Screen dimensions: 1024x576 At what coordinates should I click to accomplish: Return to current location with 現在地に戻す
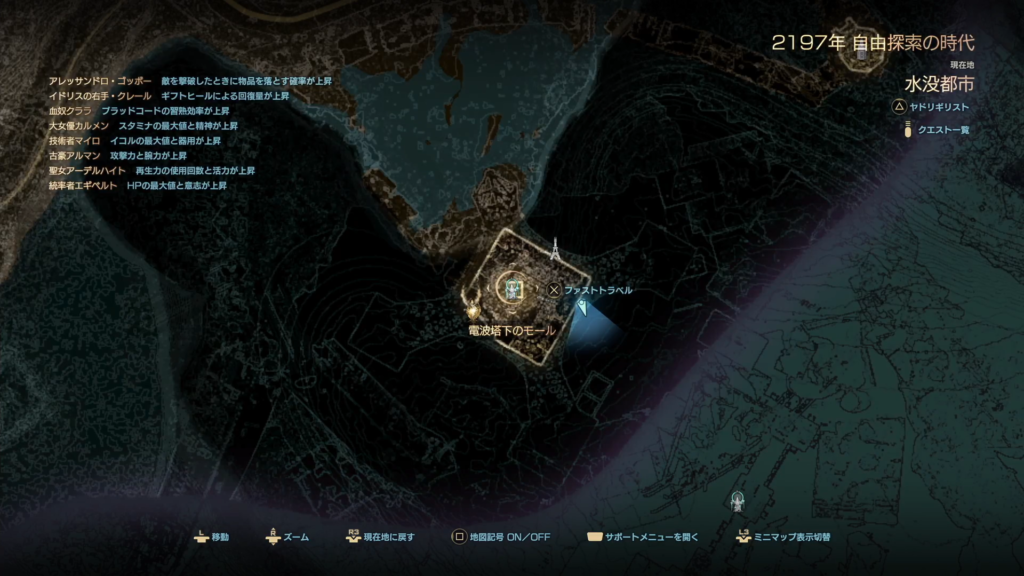point(381,537)
